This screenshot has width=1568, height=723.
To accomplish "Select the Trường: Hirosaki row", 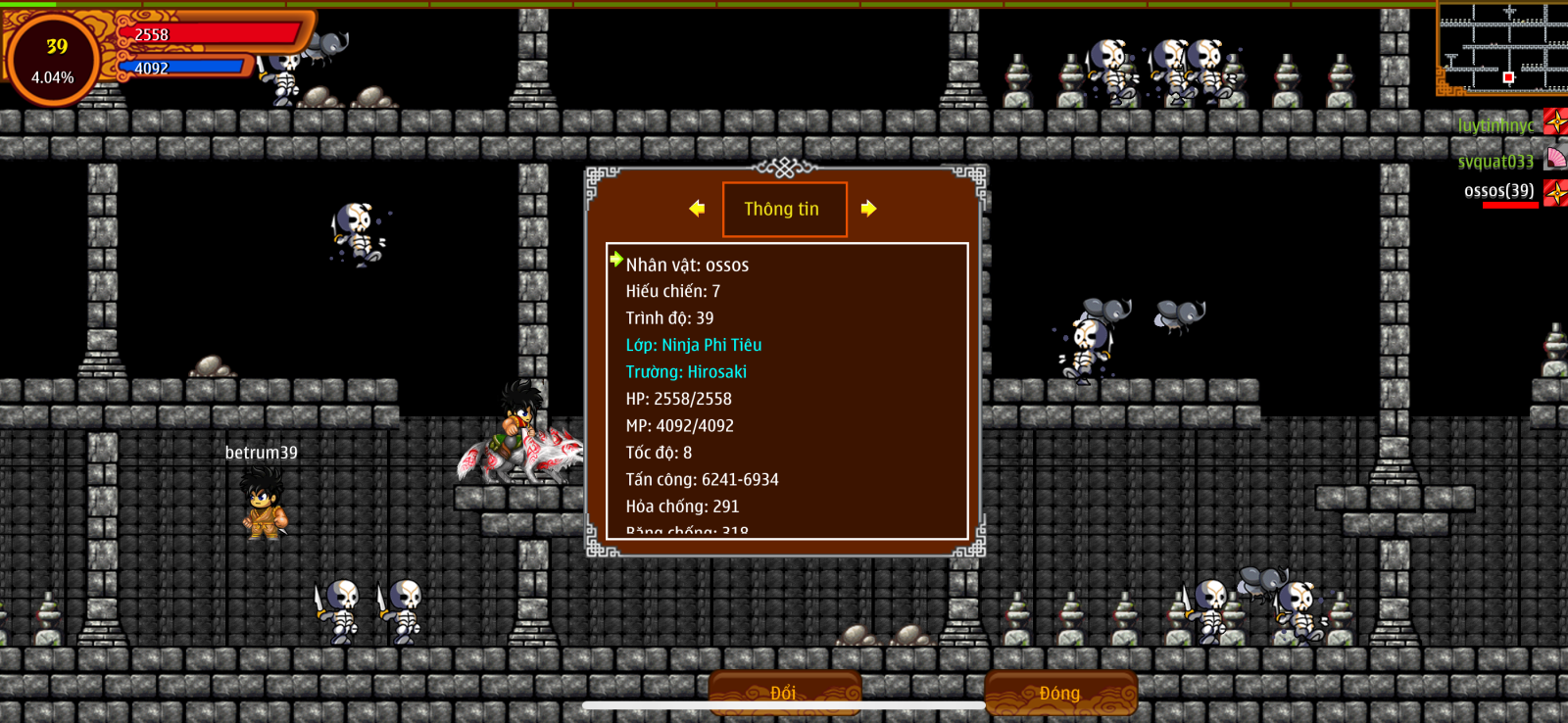I will coord(686,372).
